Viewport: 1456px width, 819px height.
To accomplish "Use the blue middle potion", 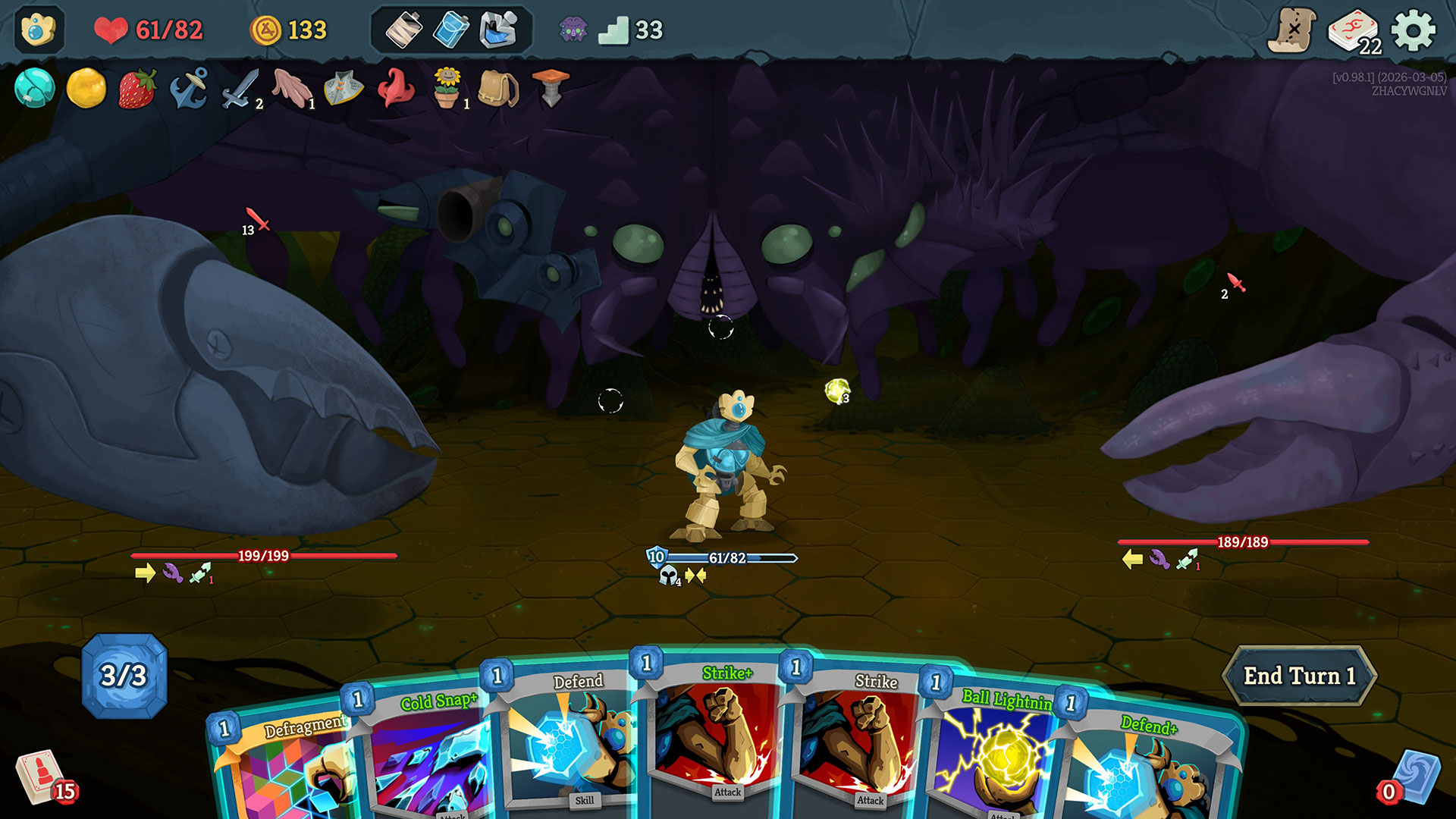I will click(451, 31).
